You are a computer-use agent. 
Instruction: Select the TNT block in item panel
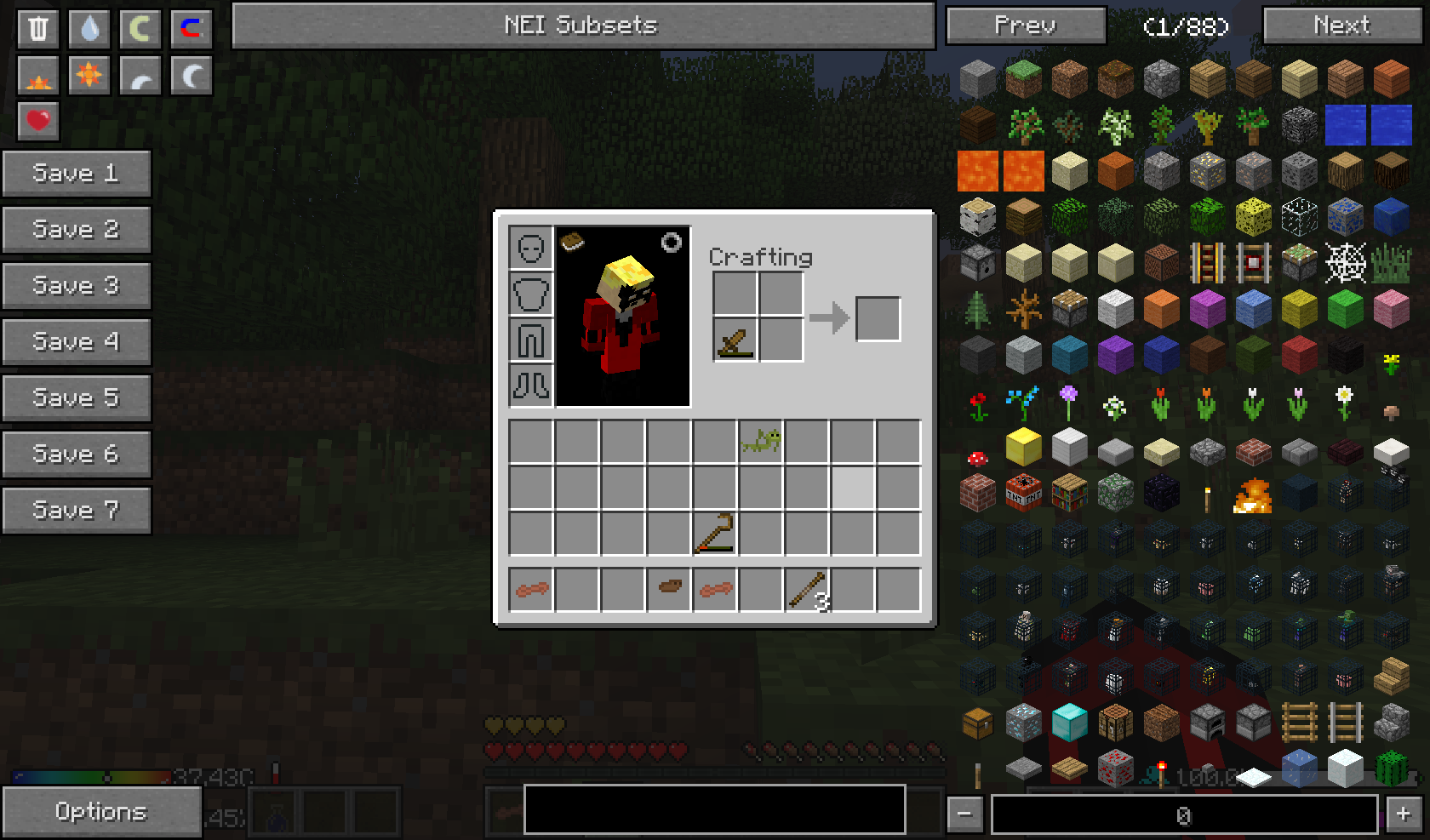coord(1024,492)
